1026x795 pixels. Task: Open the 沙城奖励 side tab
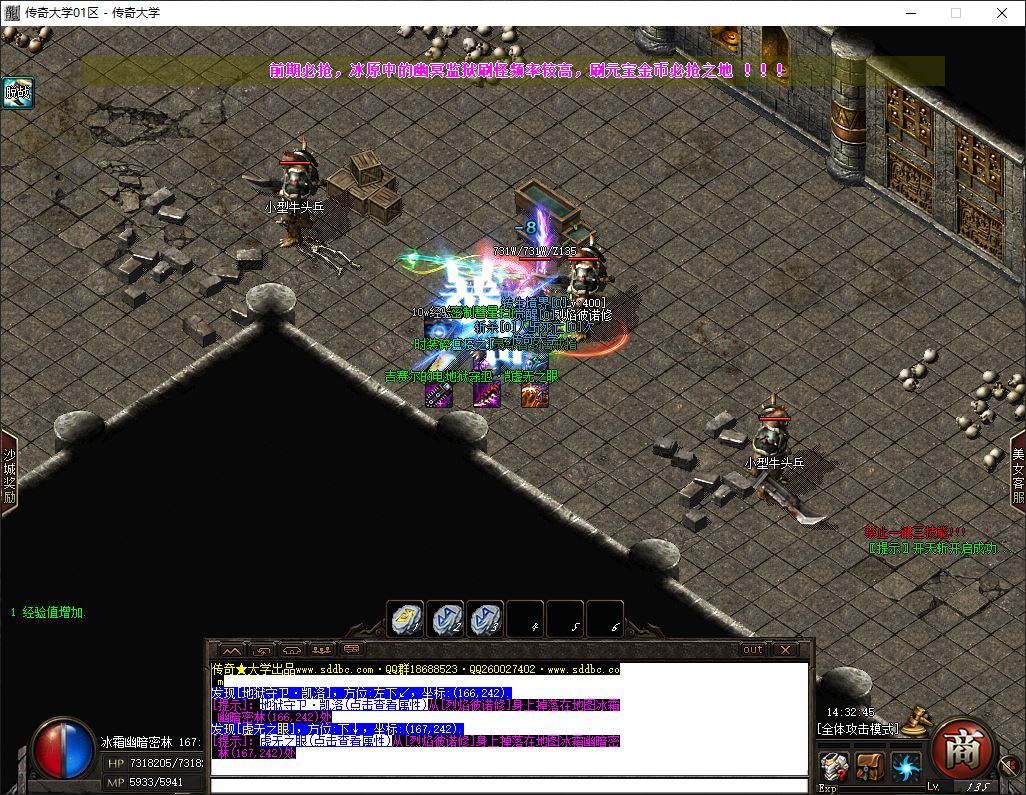pos(9,473)
